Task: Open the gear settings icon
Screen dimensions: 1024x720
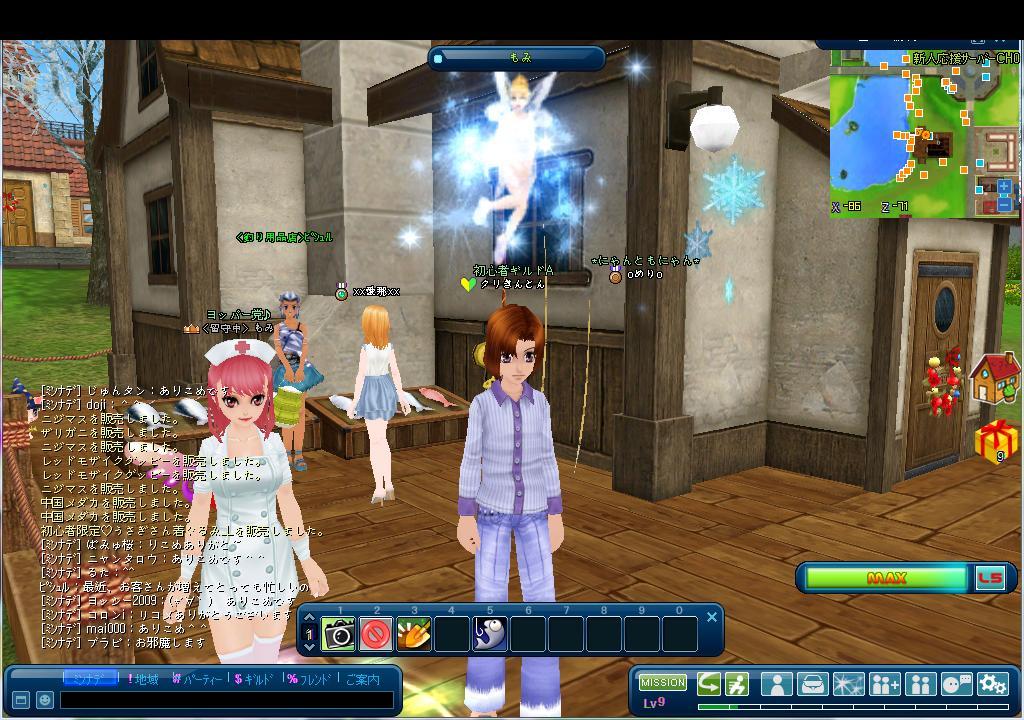Action: (992, 684)
